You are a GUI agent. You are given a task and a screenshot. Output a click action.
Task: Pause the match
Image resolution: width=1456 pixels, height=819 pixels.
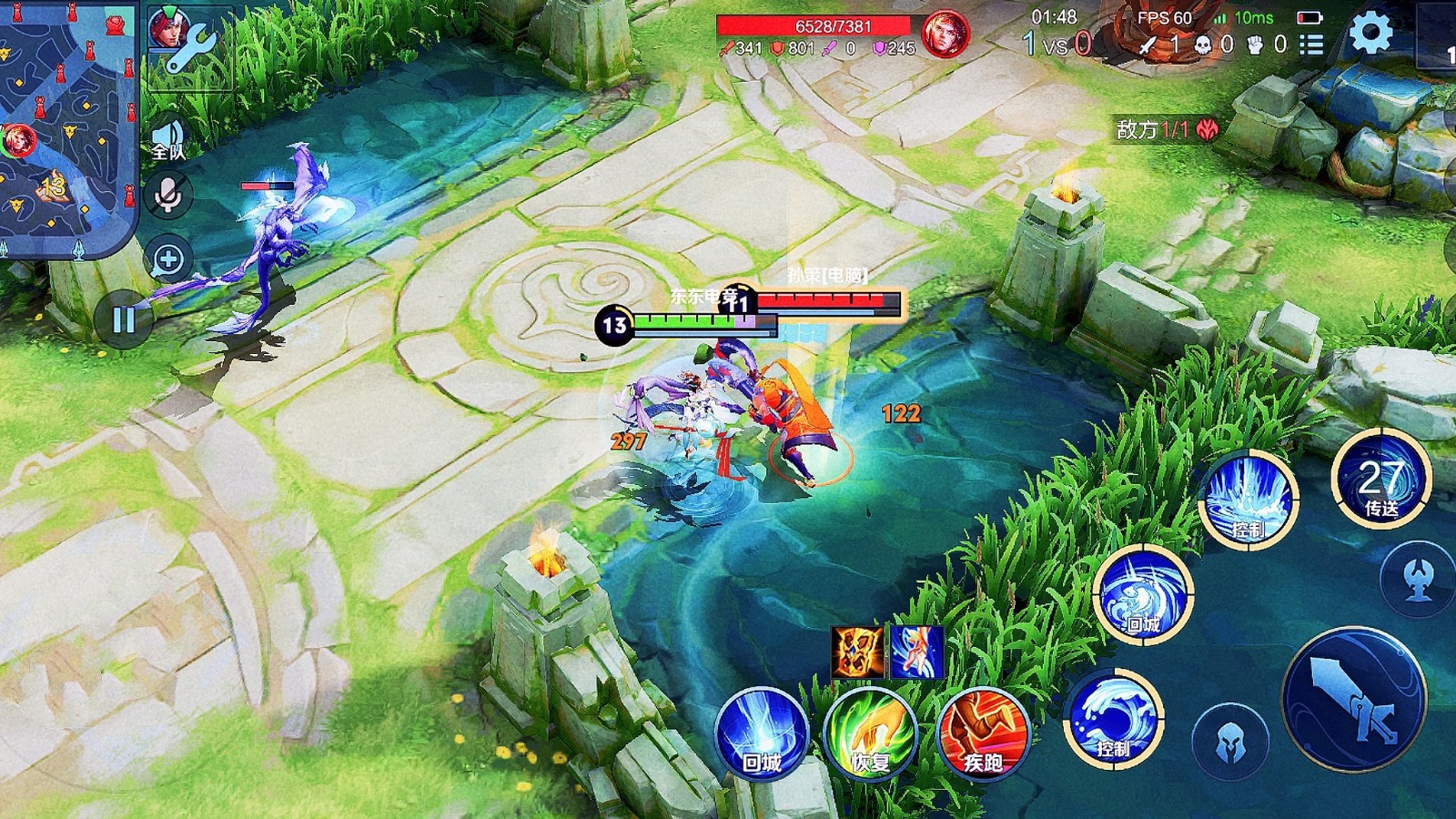[124, 319]
